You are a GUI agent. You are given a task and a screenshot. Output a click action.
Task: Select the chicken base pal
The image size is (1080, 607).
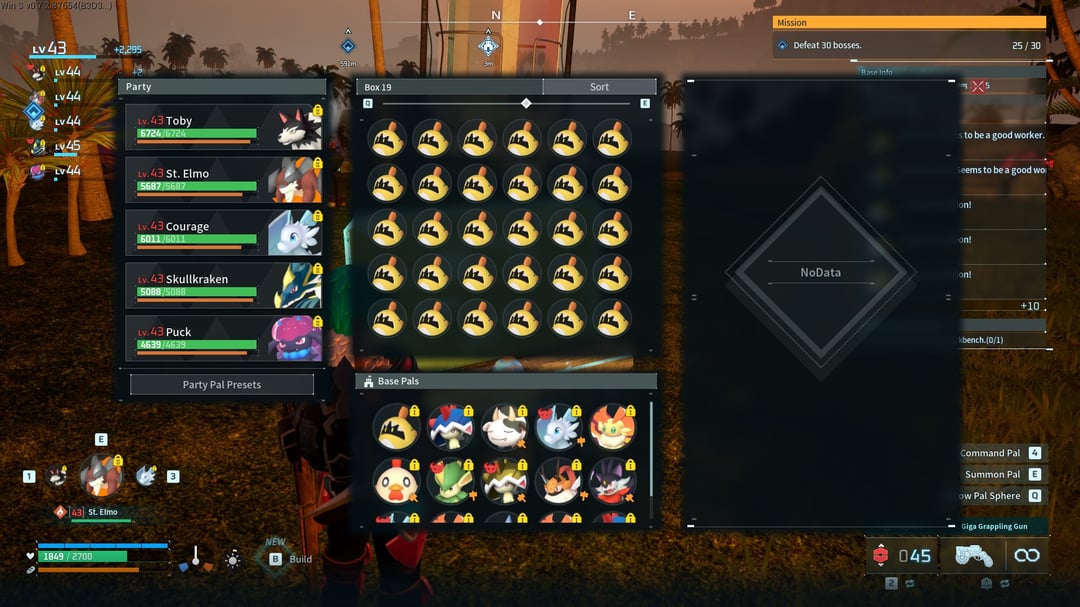coord(394,482)
